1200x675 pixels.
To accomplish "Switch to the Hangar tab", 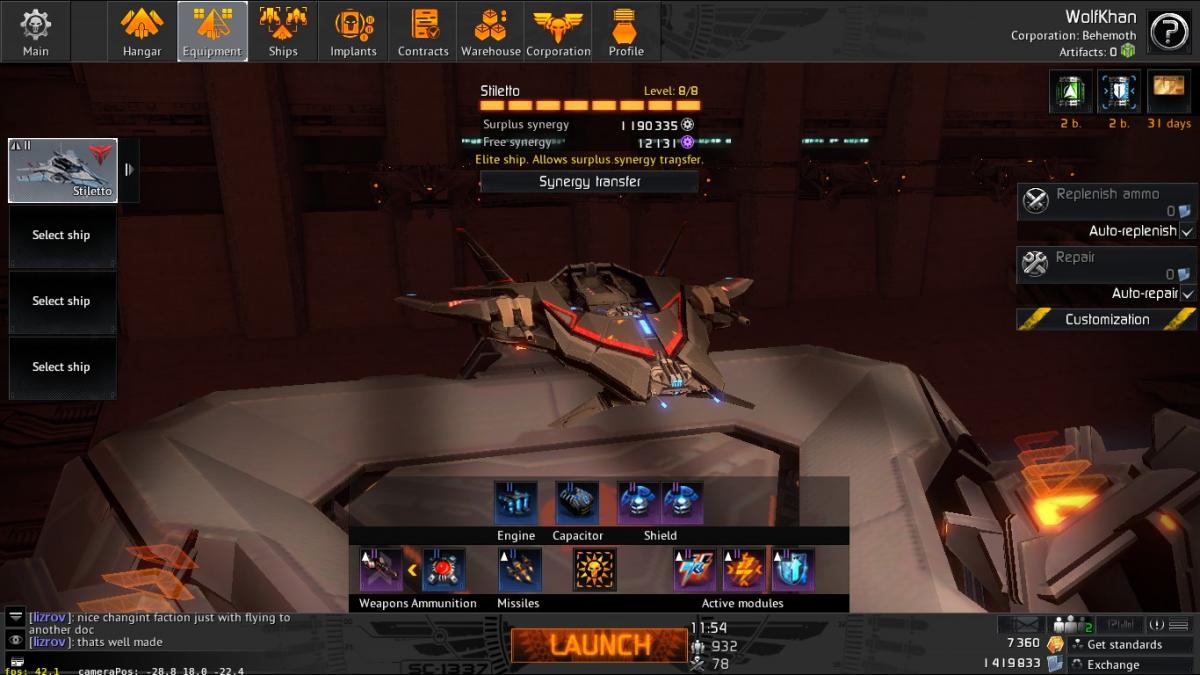I will (x=142, y=32).
